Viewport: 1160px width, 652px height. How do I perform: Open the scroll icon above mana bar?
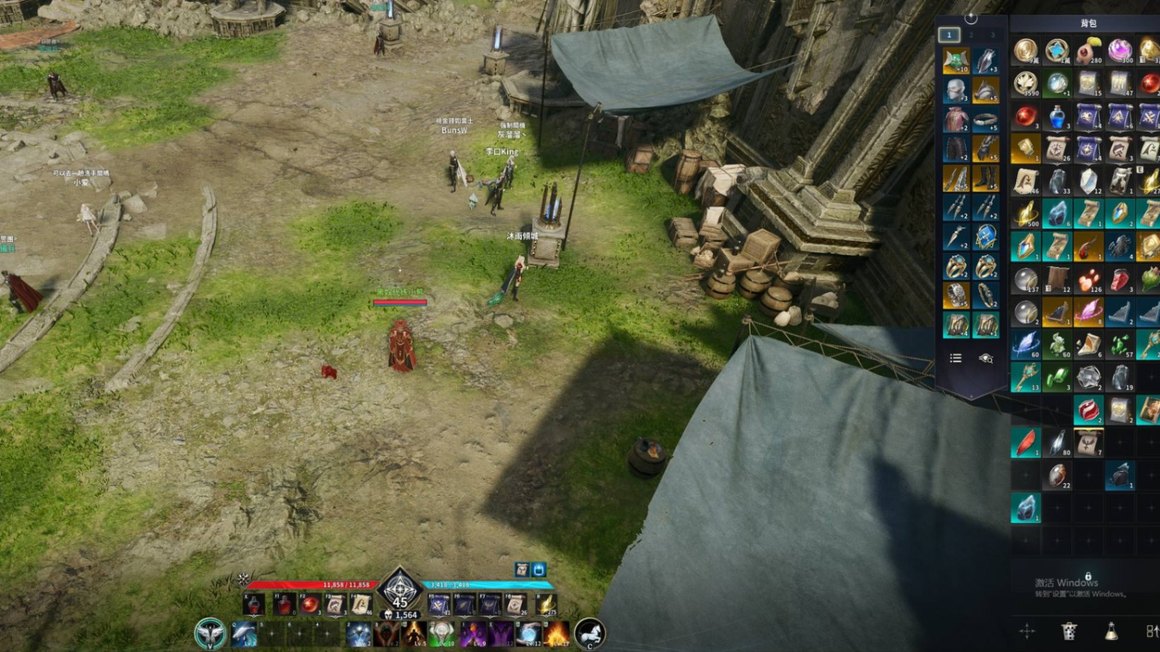(x=522, y=569)
